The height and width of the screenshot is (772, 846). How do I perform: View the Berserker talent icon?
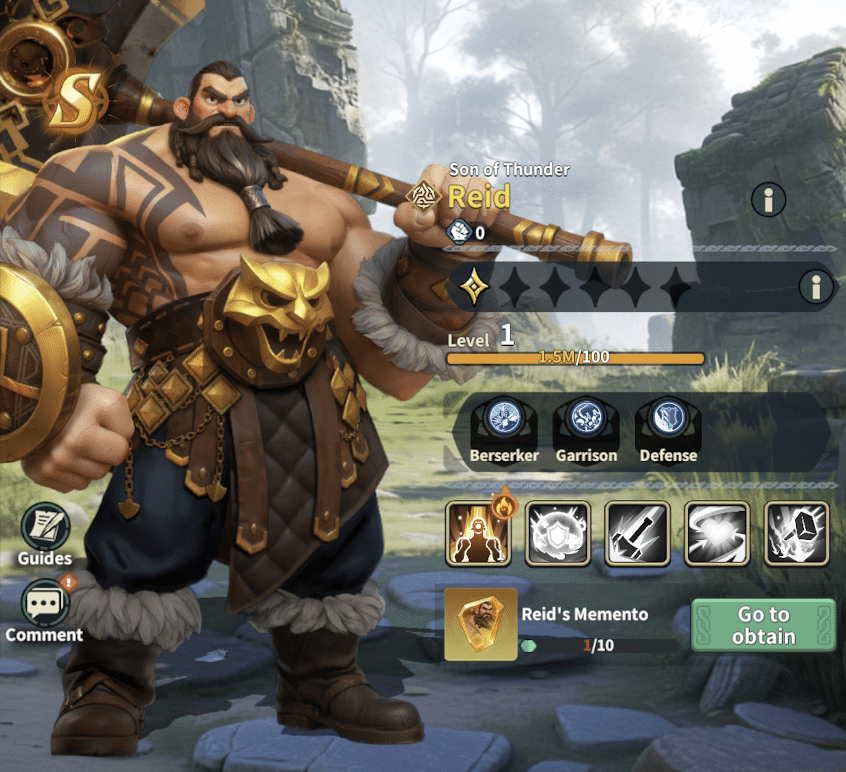[504, 420]
